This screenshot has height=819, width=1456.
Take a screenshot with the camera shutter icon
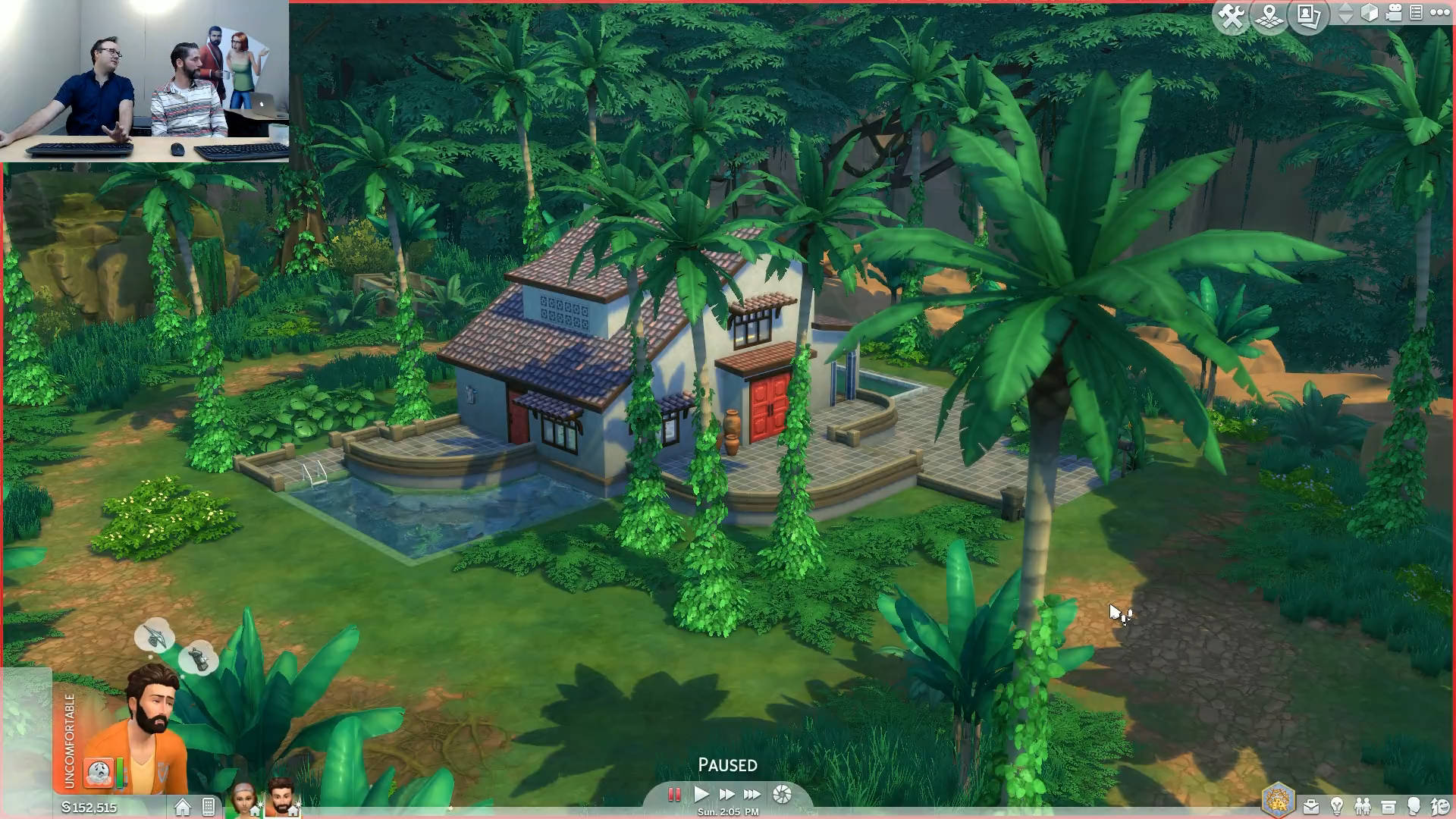782,795
